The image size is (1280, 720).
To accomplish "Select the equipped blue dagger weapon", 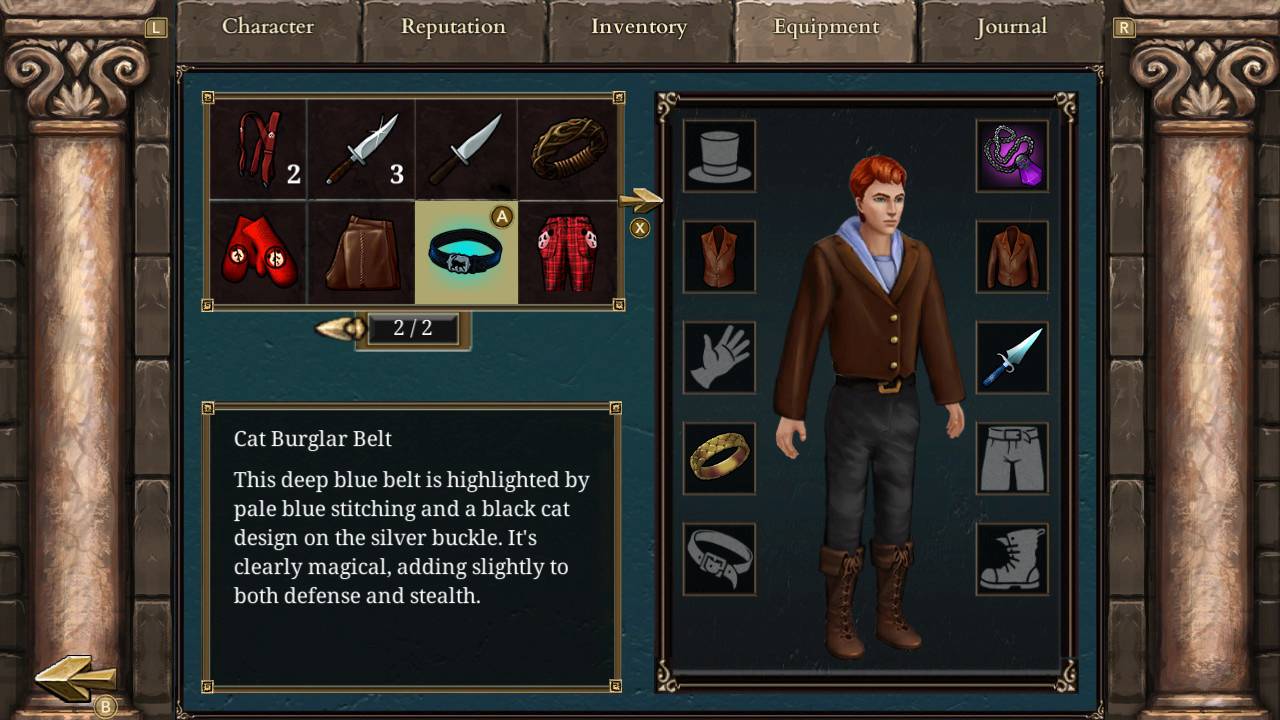I will (x=1012, y=358).
